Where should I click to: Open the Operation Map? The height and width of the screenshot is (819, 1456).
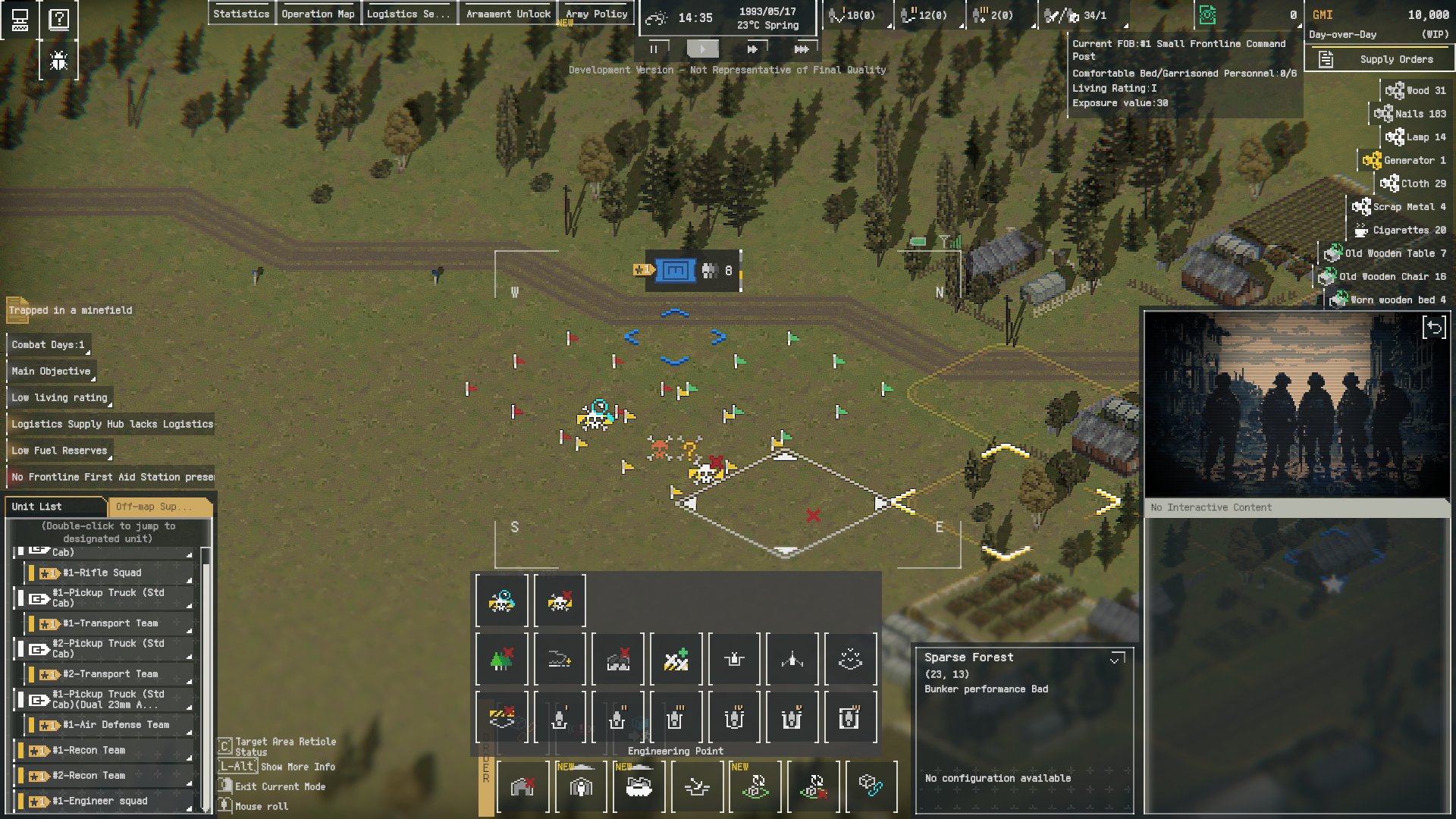tap(318, 14)
